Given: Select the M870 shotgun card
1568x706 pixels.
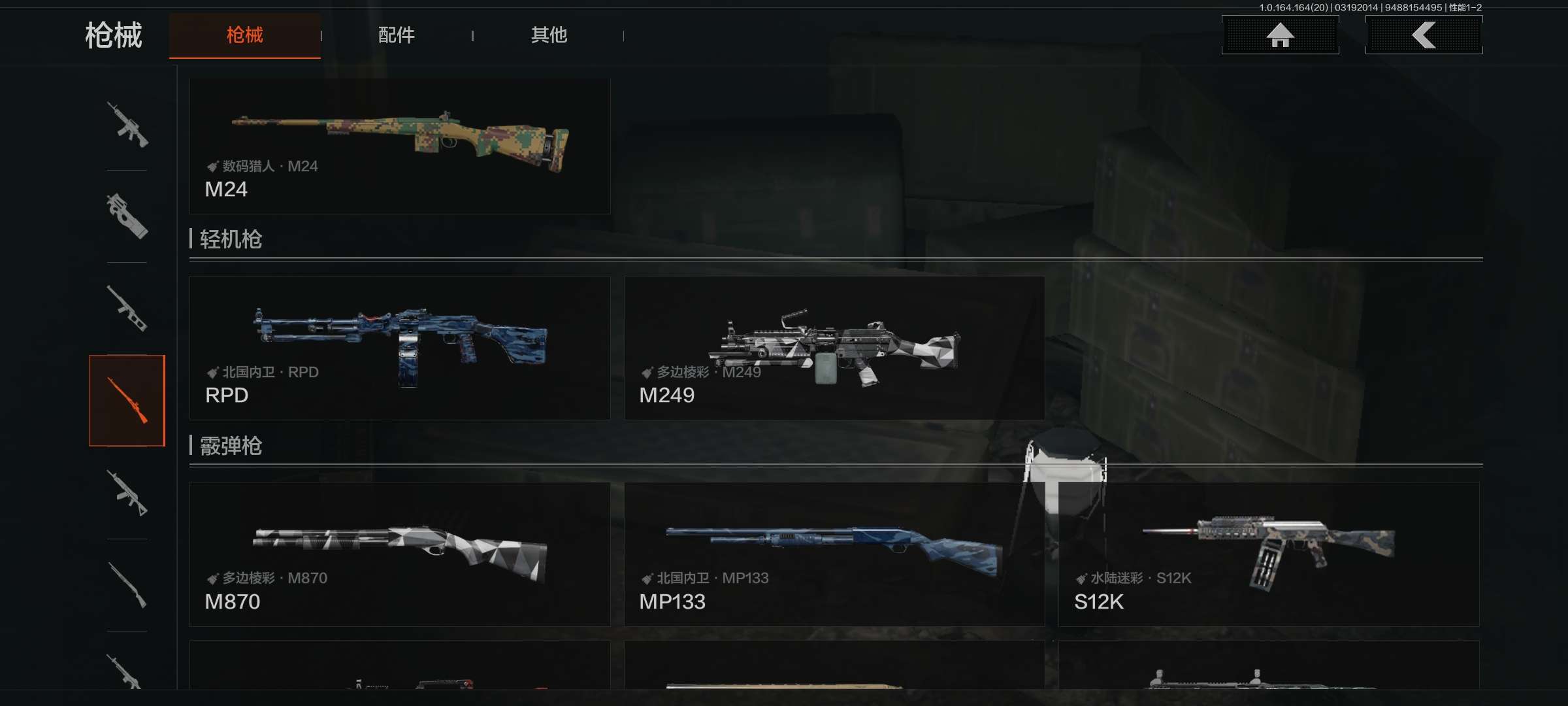Looking at the screenshot, I should pos(400,554).
